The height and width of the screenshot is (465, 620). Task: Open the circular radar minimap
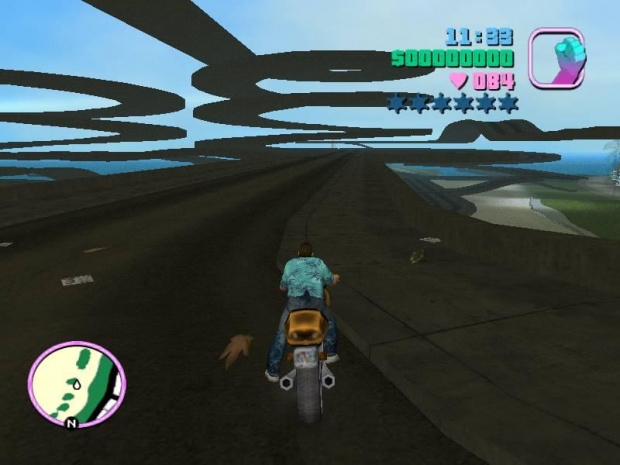(x=76, y=385)
